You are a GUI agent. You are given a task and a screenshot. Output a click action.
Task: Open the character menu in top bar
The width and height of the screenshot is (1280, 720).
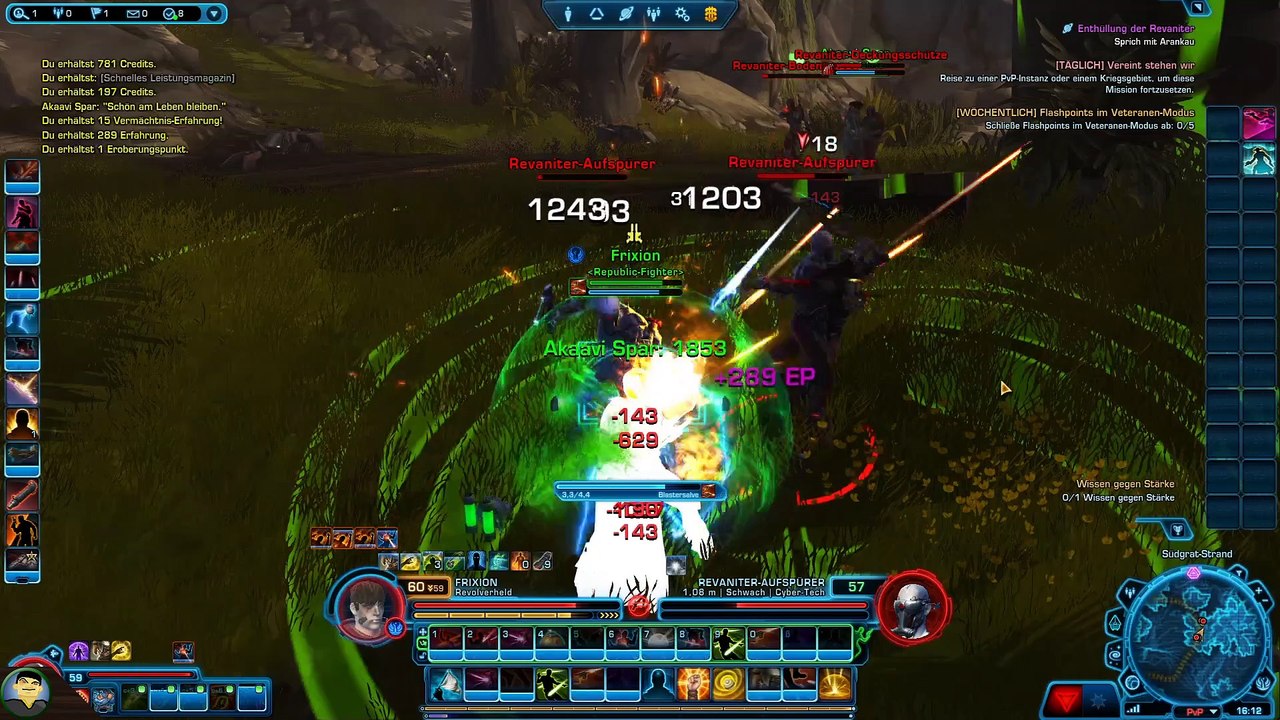tap(568, 14)
